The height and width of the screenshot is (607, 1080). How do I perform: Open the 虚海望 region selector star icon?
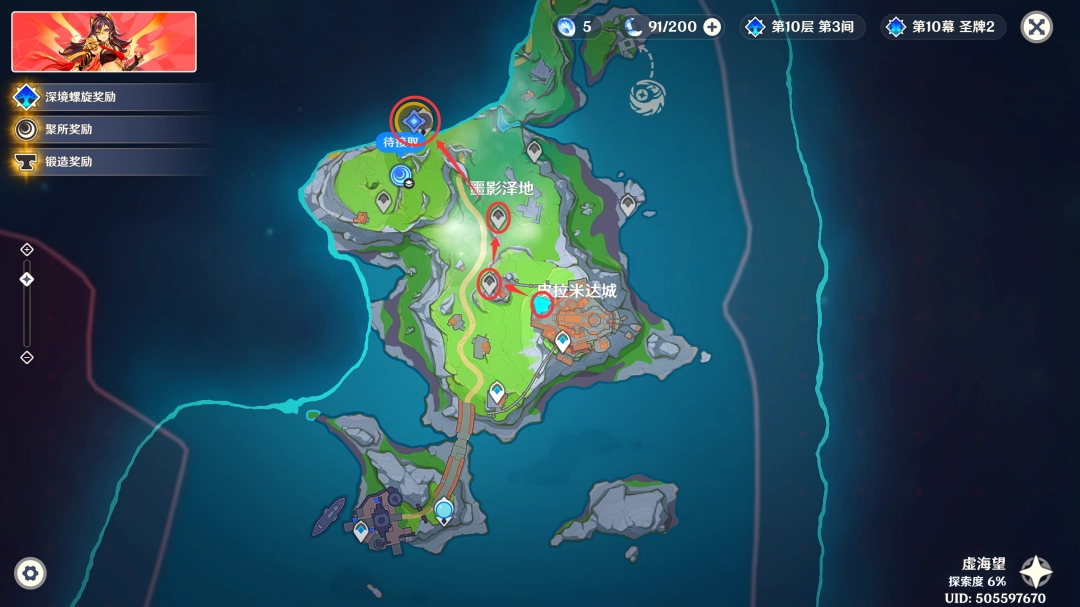pyautogui.click(x=1036, y=572)
